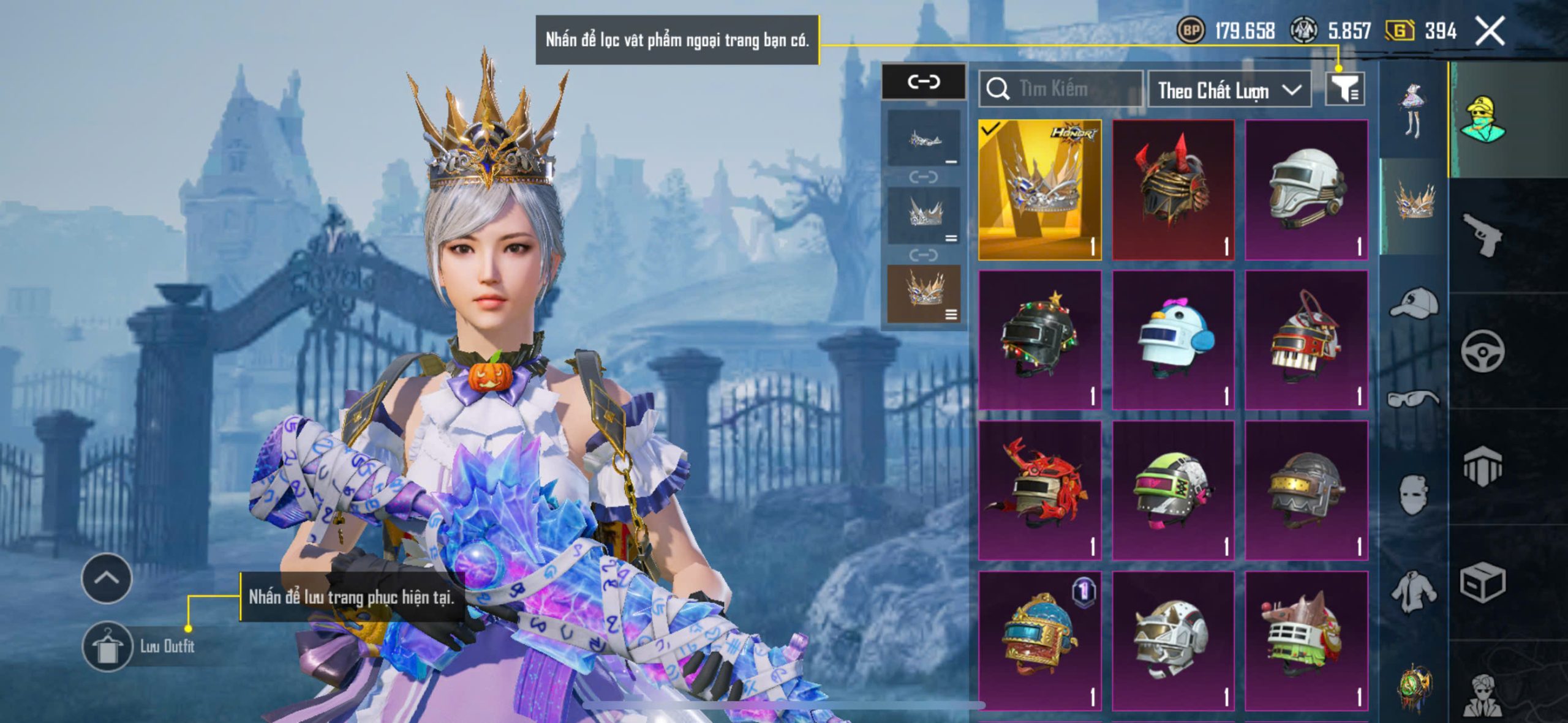This screenshot has width=1568, height=723.
Task: Choose the red crab helmet
Action: (x=1039, y=490)
